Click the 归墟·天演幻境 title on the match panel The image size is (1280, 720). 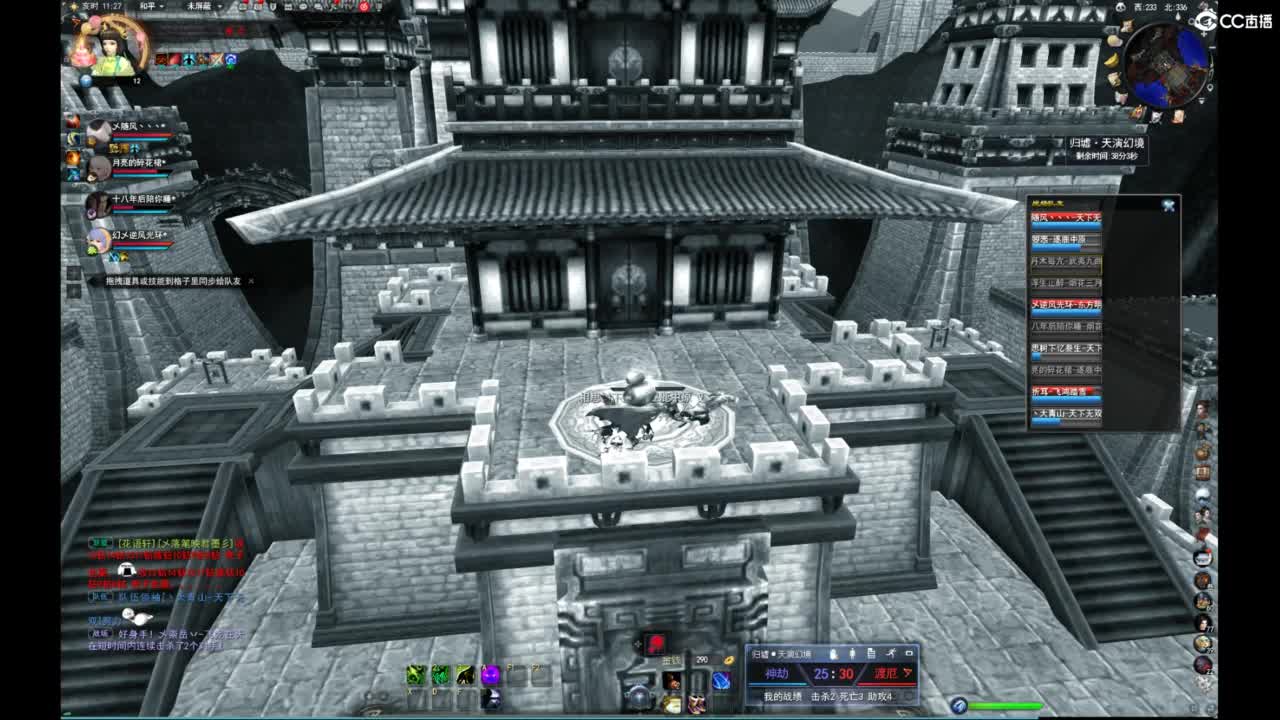pos(781,653)
